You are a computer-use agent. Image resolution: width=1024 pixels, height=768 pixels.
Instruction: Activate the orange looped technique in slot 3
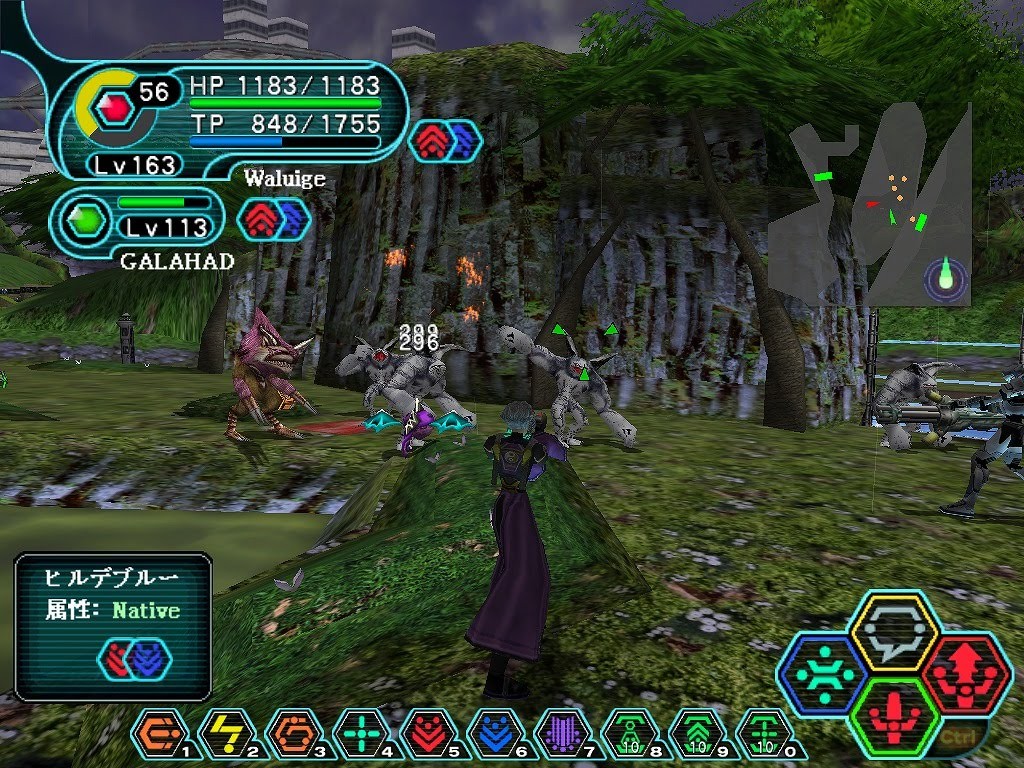(x=292, y=733)
